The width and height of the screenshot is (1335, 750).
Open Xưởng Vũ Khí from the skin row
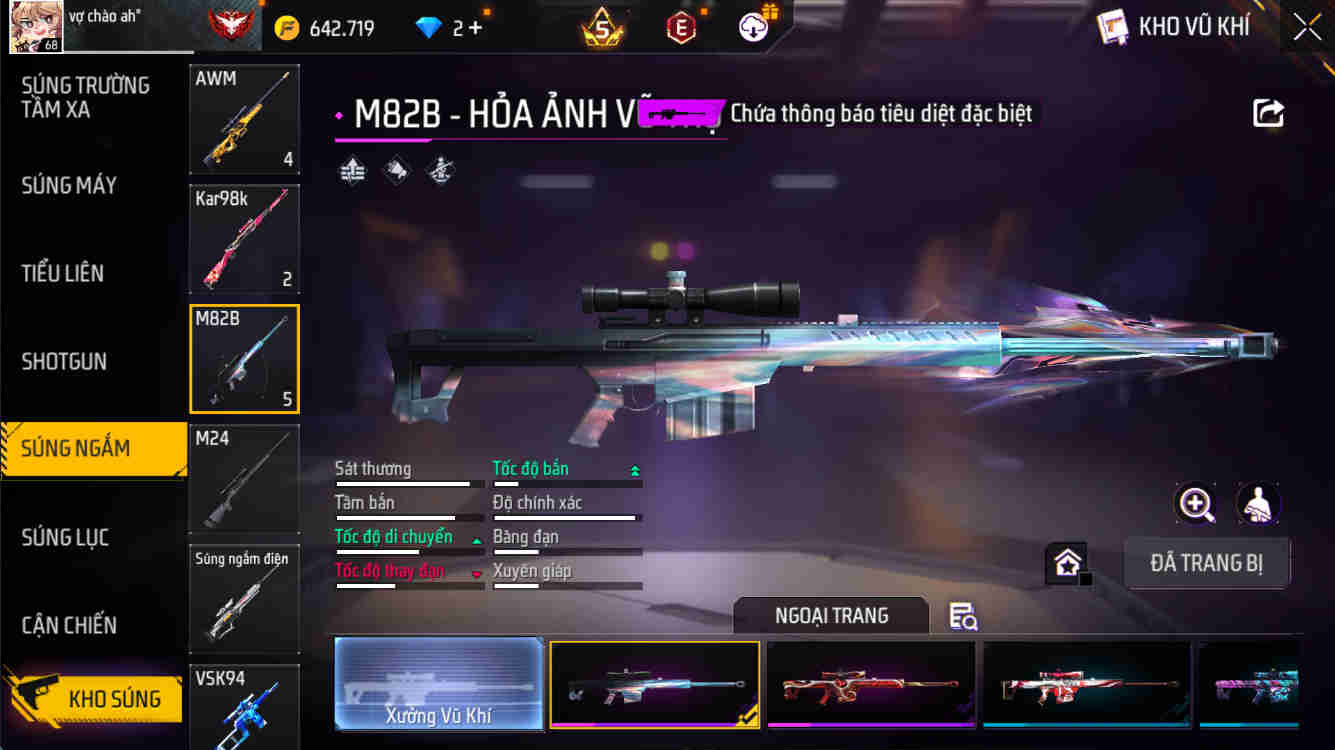[x=439, y=684]
